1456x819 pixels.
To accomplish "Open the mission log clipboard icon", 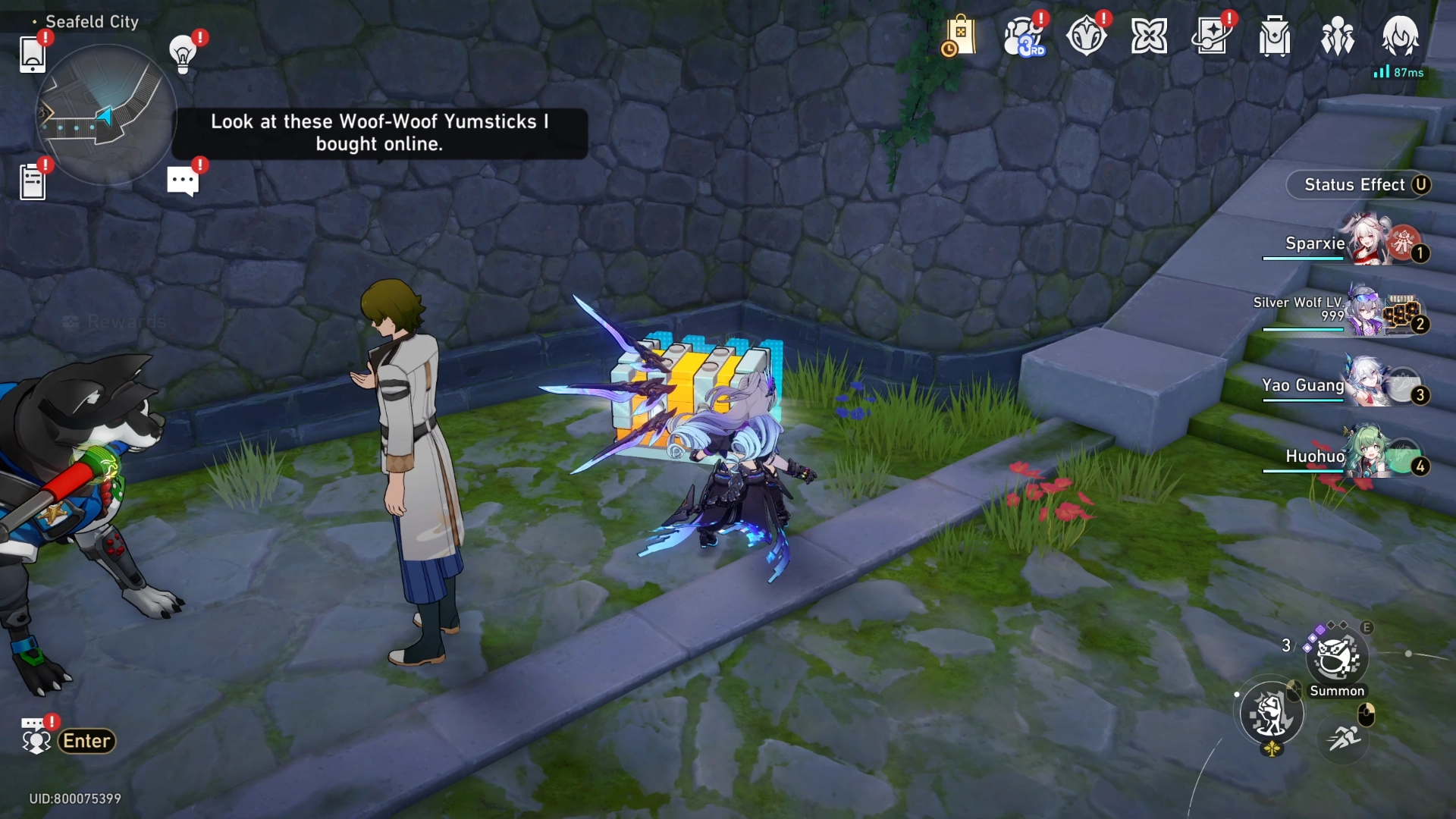I will [x=31, y=180].
